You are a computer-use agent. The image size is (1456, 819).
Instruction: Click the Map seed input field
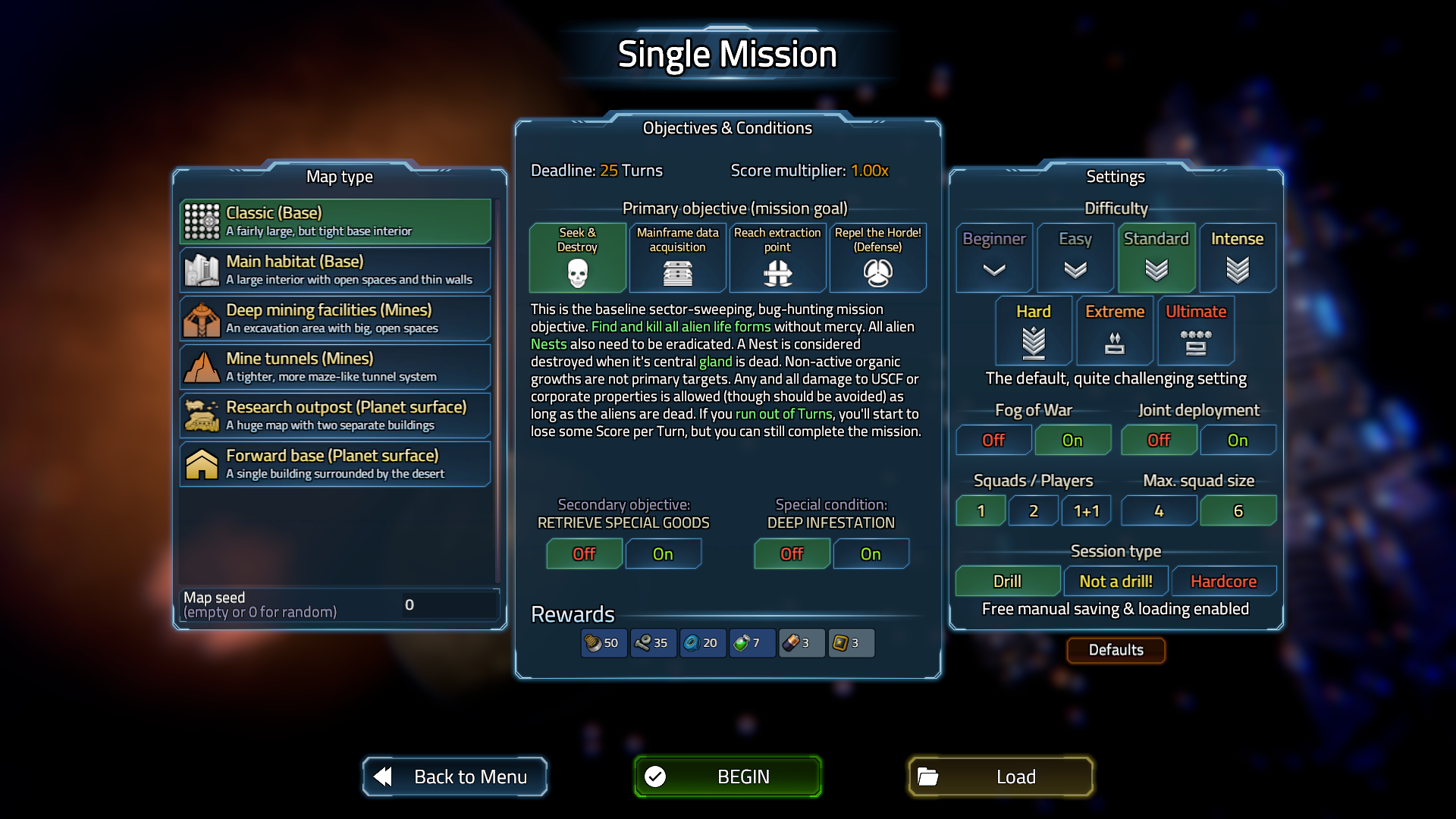pos(447,605)
